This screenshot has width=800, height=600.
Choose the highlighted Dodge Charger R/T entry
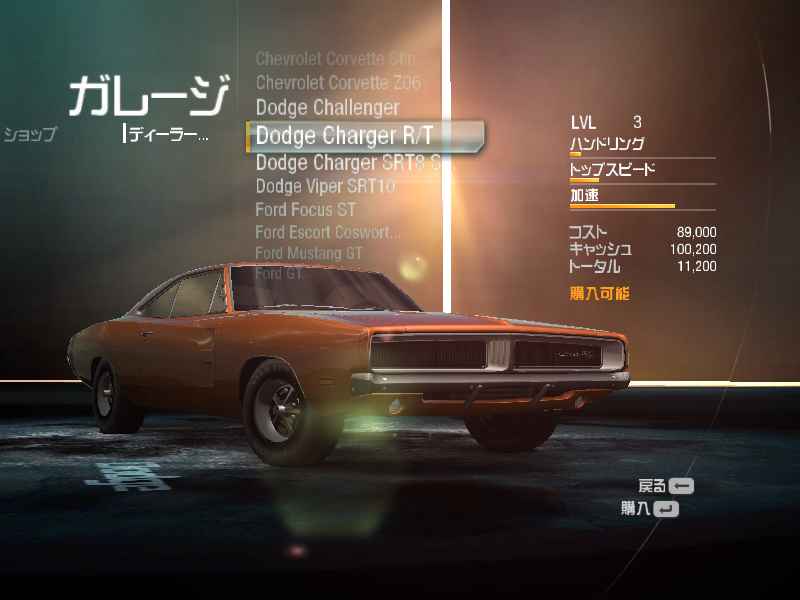[x=344, y=135]
